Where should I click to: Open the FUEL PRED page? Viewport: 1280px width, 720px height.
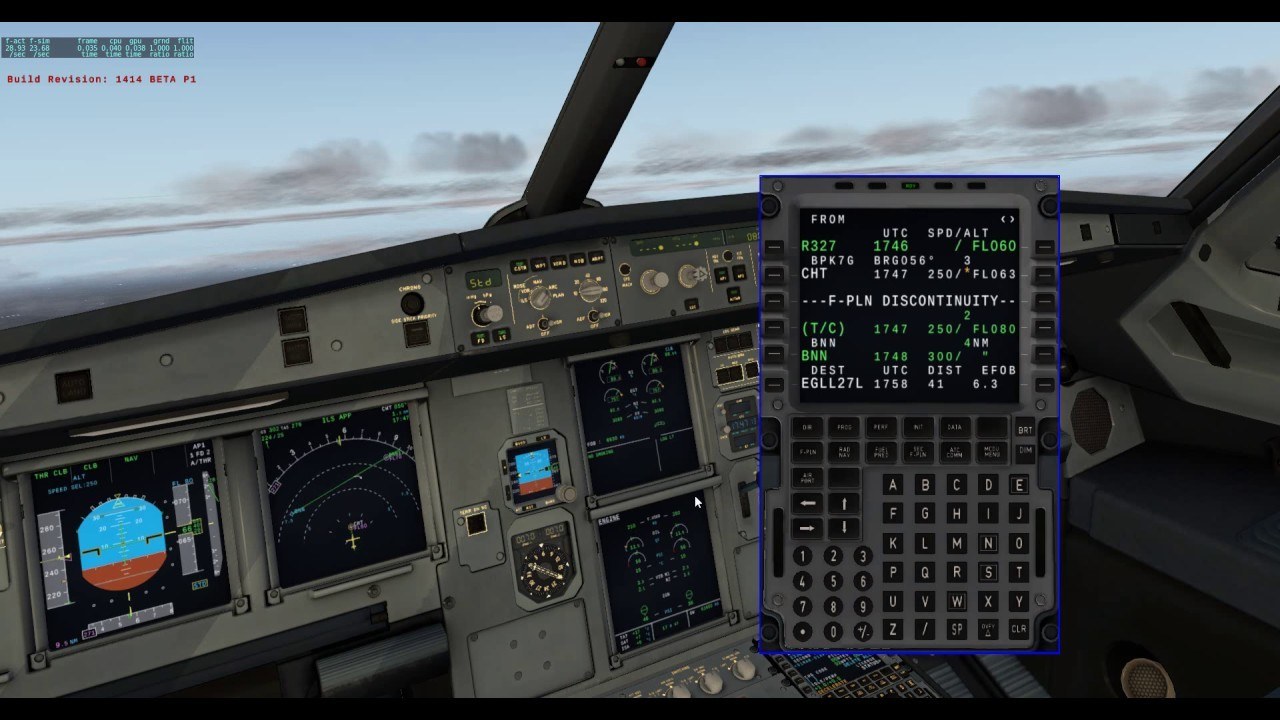[x=883, y=452]
